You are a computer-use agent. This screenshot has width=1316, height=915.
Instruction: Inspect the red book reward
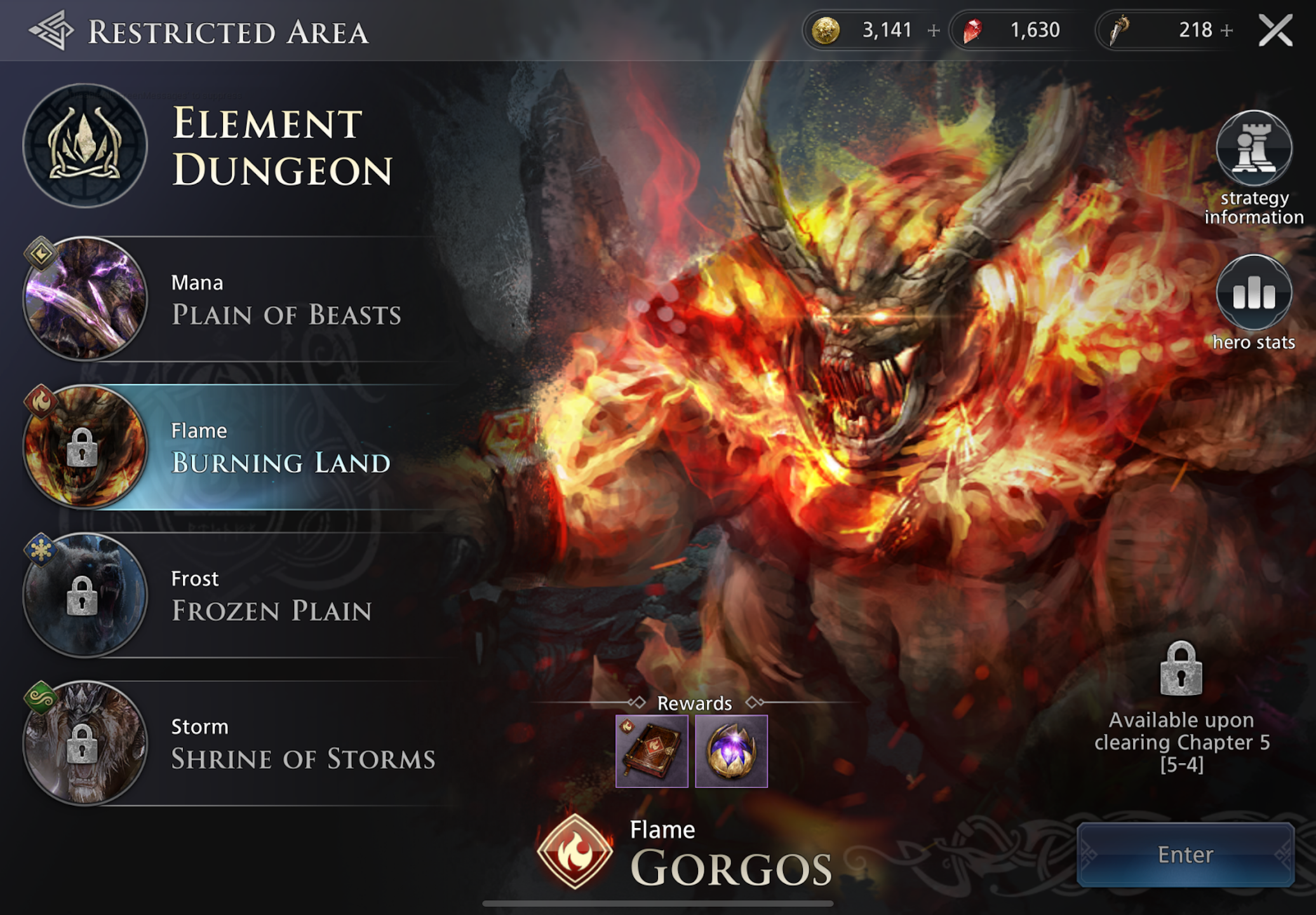click(x=652, y=751)
